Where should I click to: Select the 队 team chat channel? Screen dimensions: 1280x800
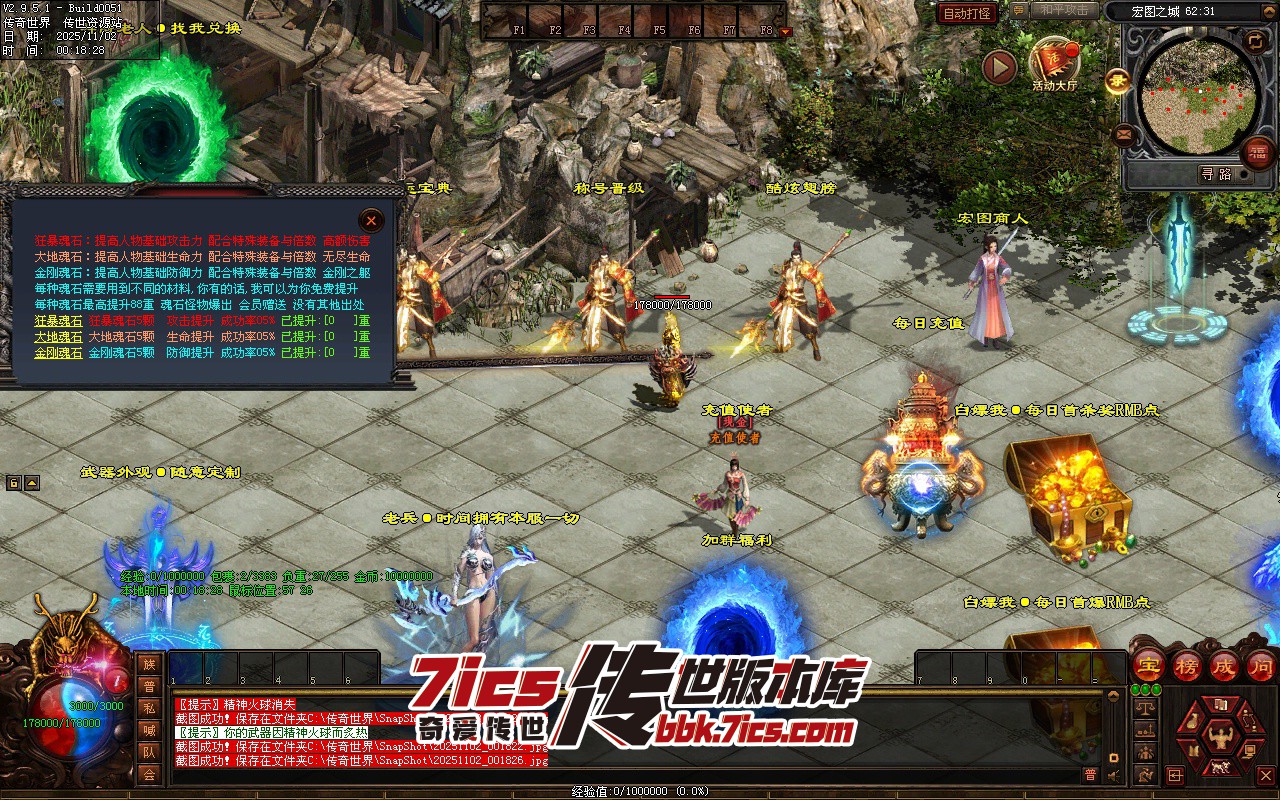[149, 752]
